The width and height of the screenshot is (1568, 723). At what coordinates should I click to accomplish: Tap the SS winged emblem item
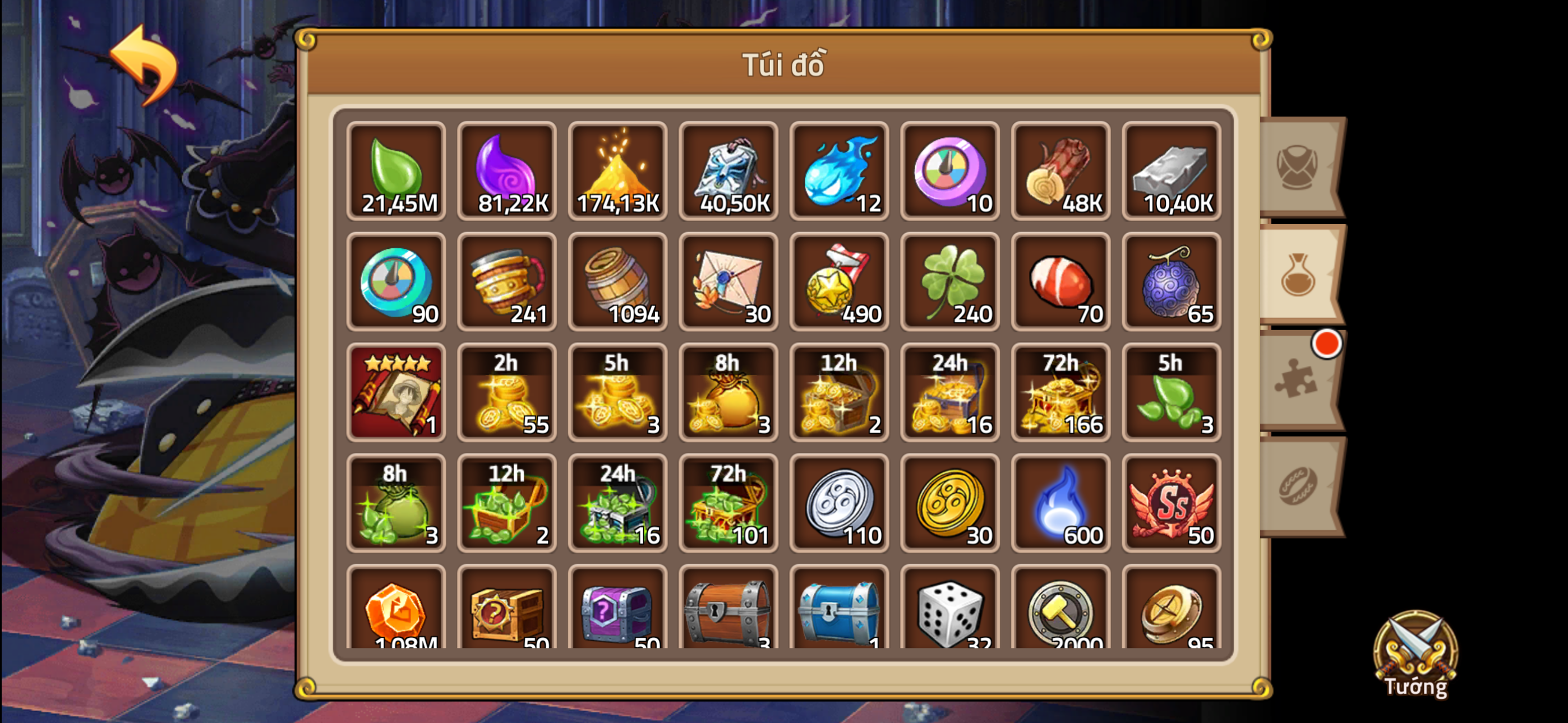1172,504
